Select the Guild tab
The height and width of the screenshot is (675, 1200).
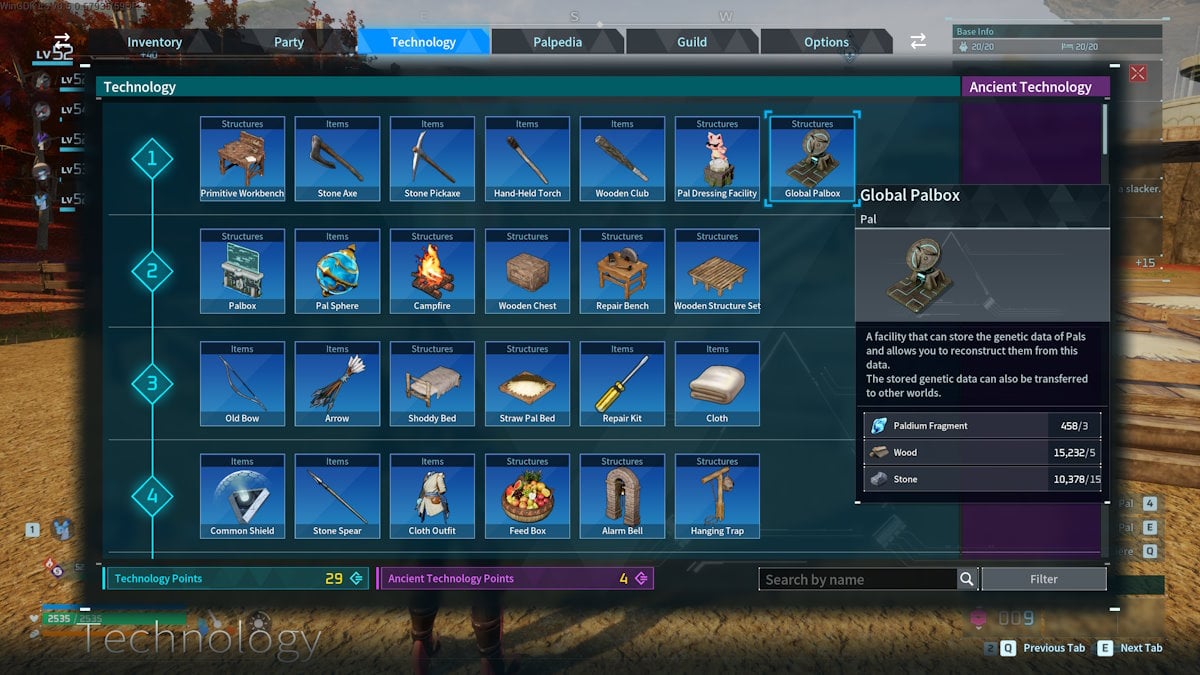pos(692,42)
